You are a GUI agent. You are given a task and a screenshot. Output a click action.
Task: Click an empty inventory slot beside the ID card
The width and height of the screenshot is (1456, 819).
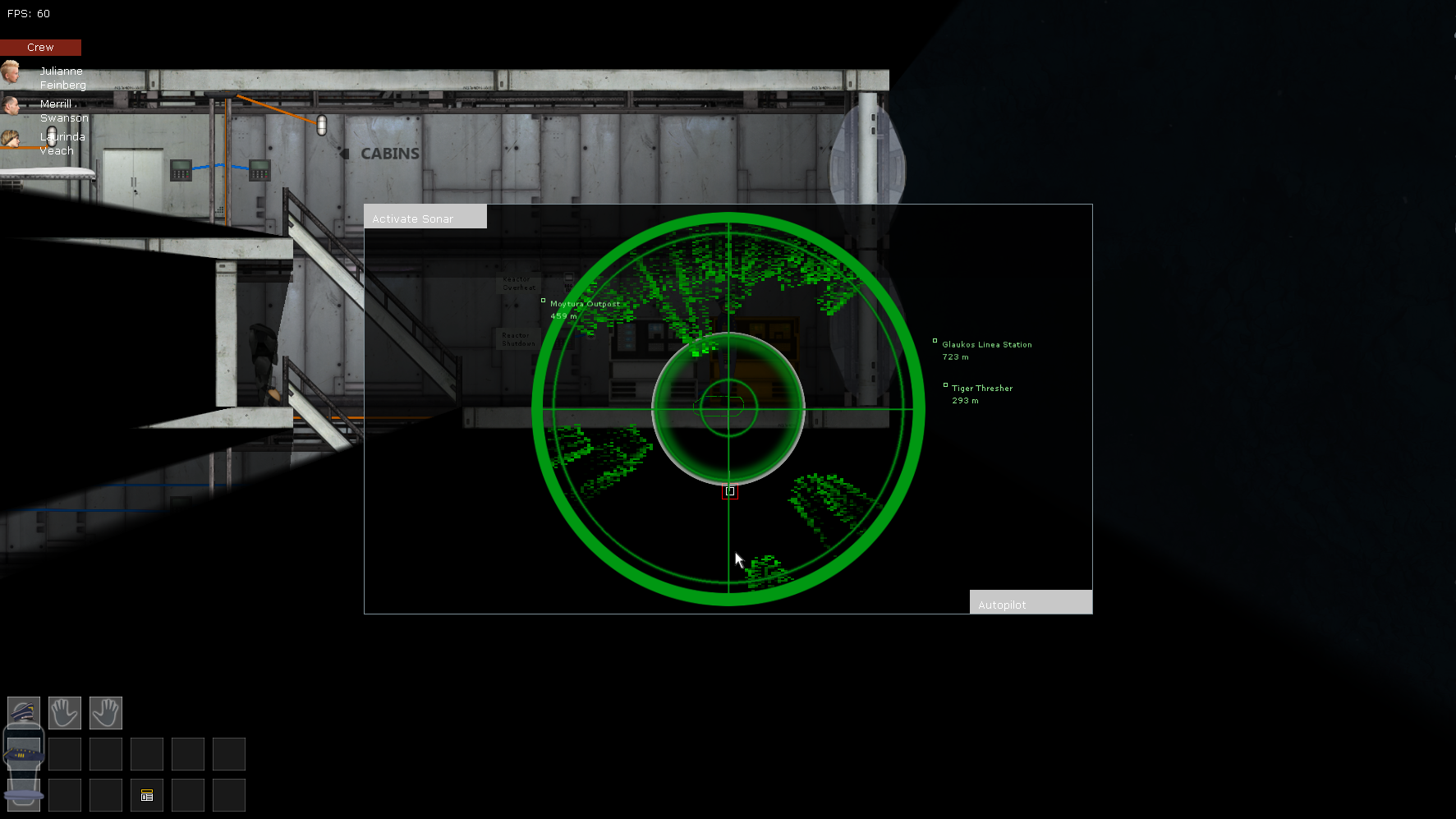click(x=188, y=795)
